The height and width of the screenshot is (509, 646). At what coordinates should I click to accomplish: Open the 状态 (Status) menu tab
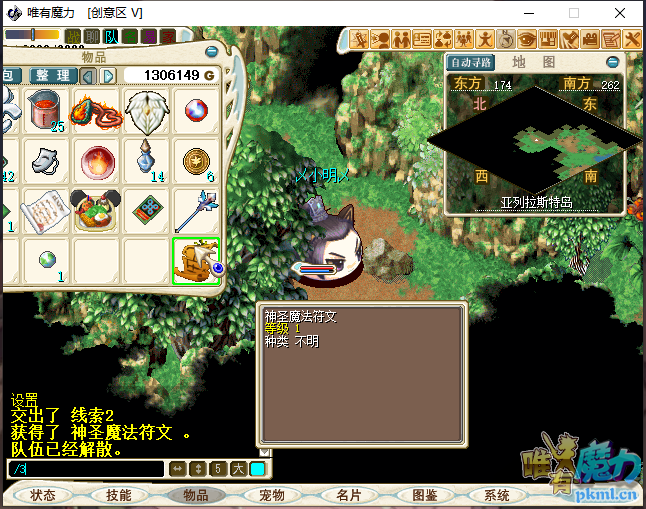[43, 495]
